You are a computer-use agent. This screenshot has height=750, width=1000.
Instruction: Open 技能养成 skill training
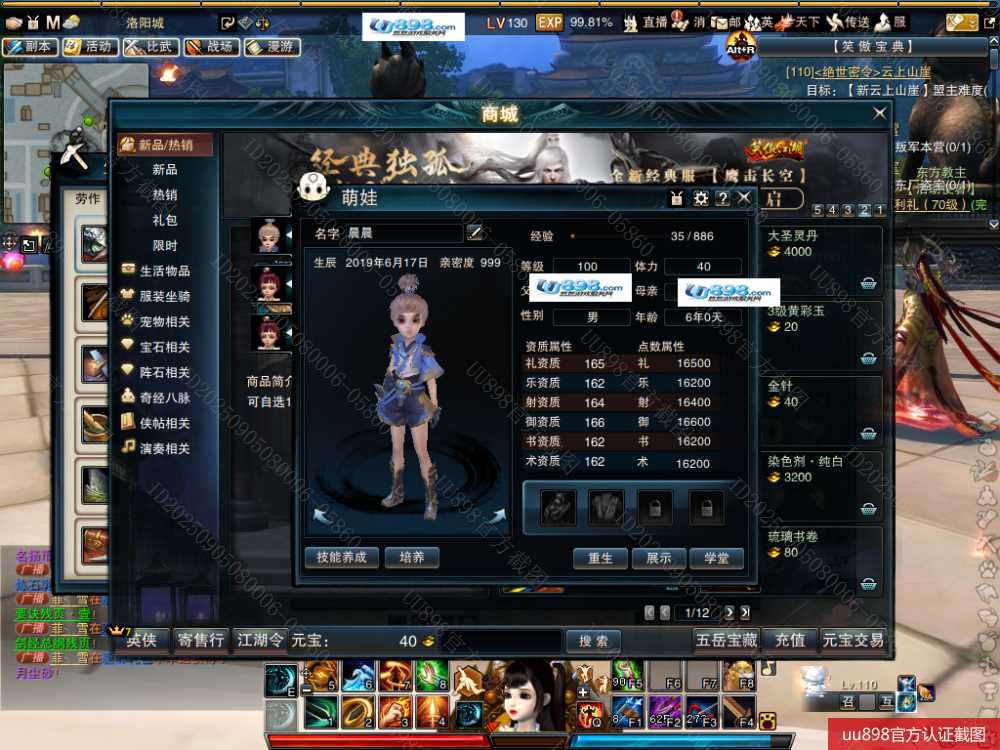(x=341, y=557)
